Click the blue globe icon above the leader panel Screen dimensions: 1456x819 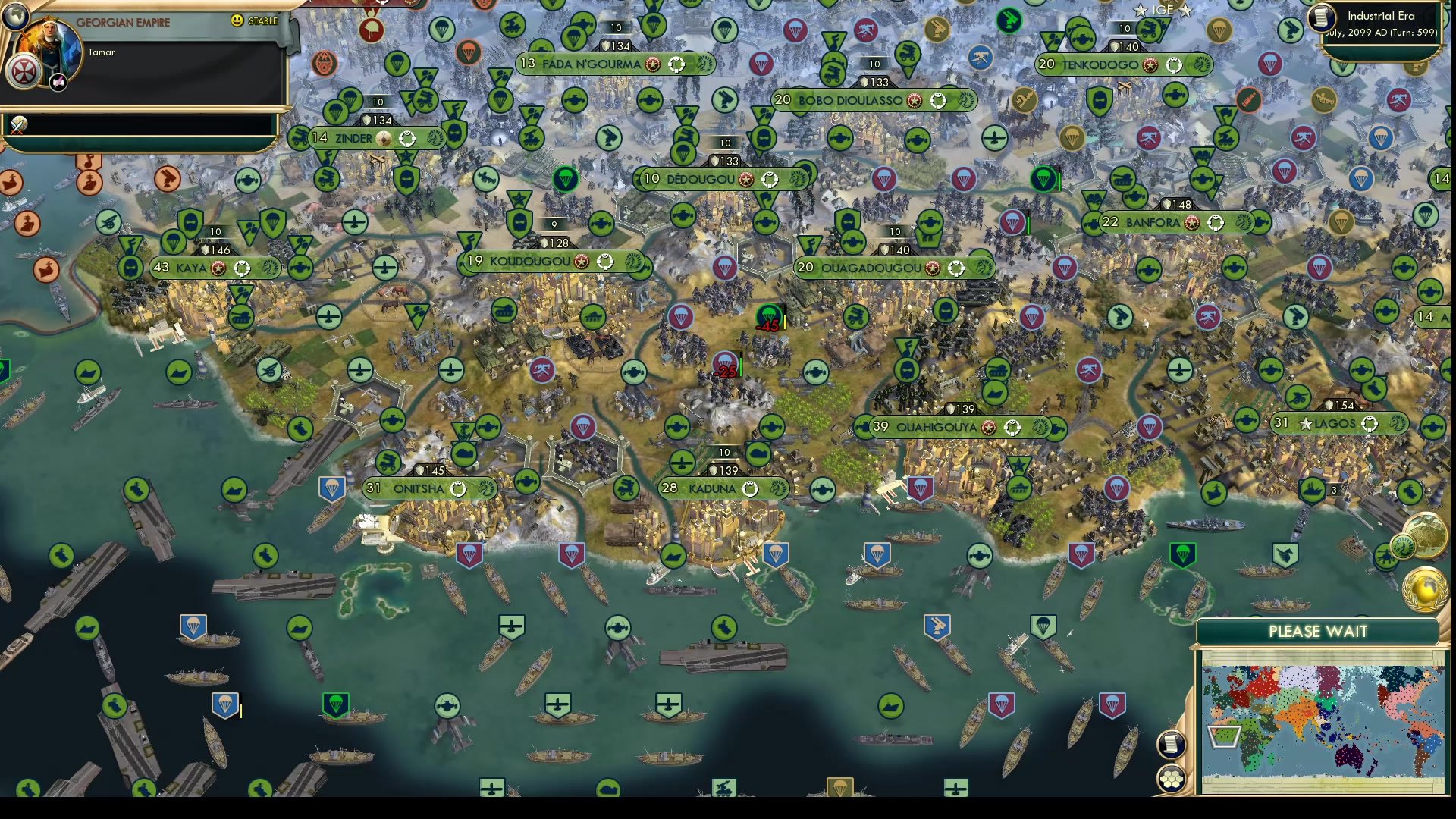click(14, 17)
